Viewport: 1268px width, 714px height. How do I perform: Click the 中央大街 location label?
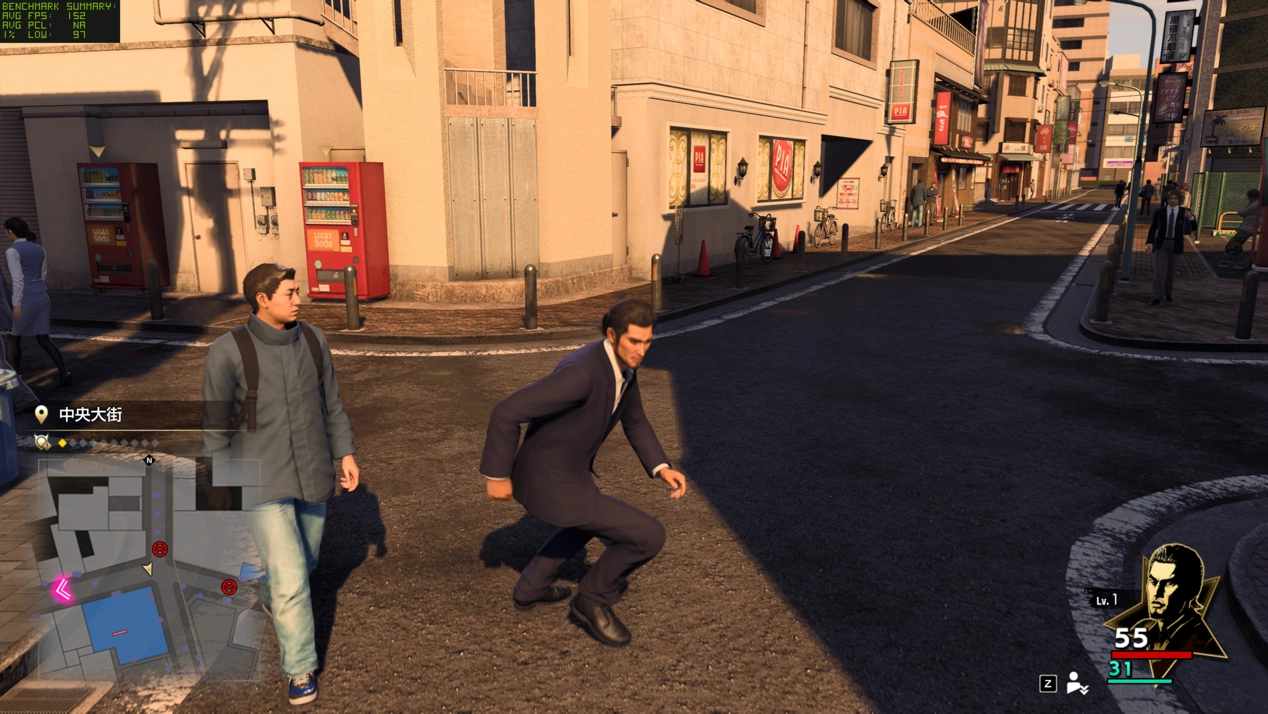[x=90, y=414]
